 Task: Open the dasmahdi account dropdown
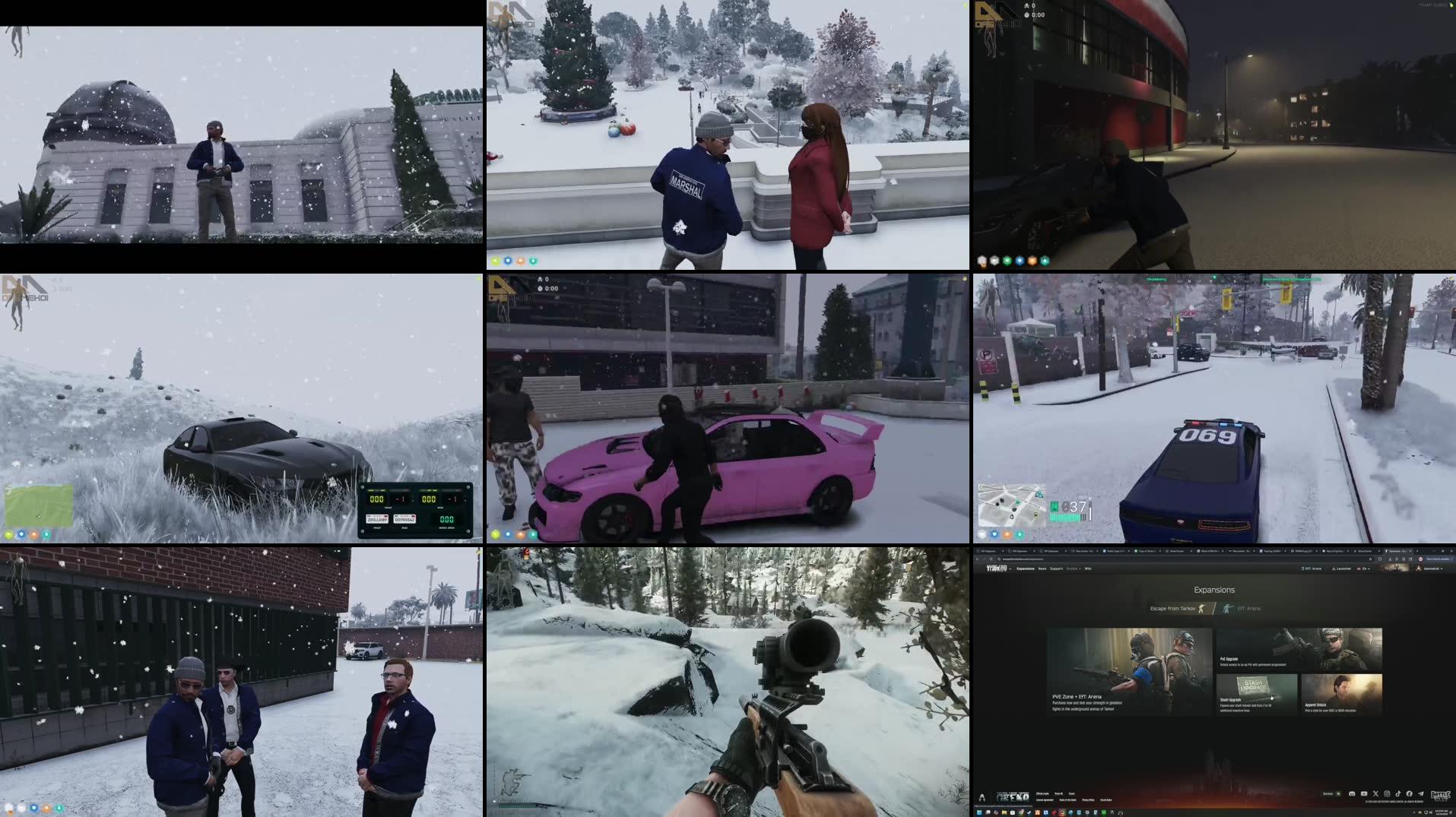coord(1433,568)
